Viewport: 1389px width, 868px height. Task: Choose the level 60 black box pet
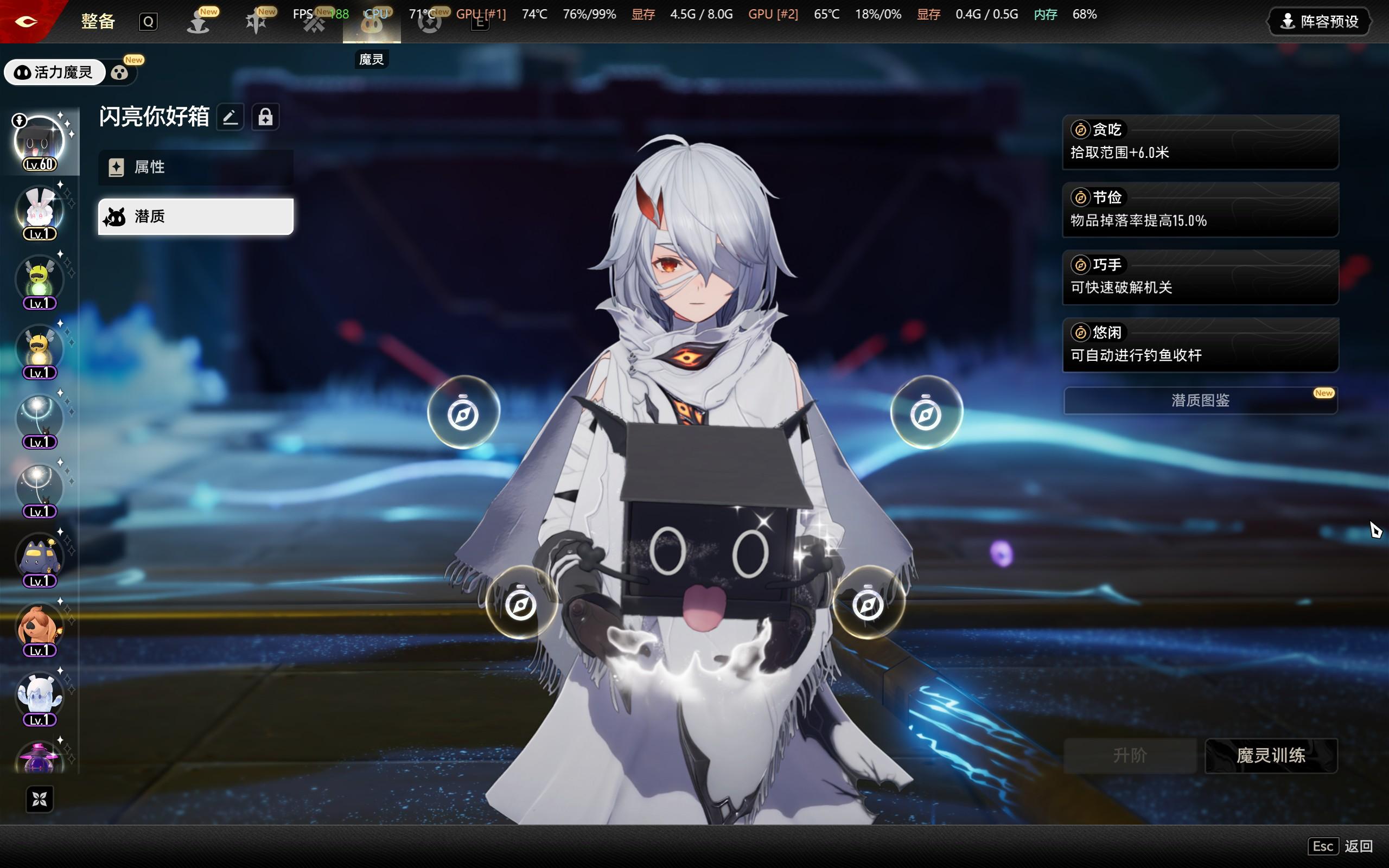[39, 141]
